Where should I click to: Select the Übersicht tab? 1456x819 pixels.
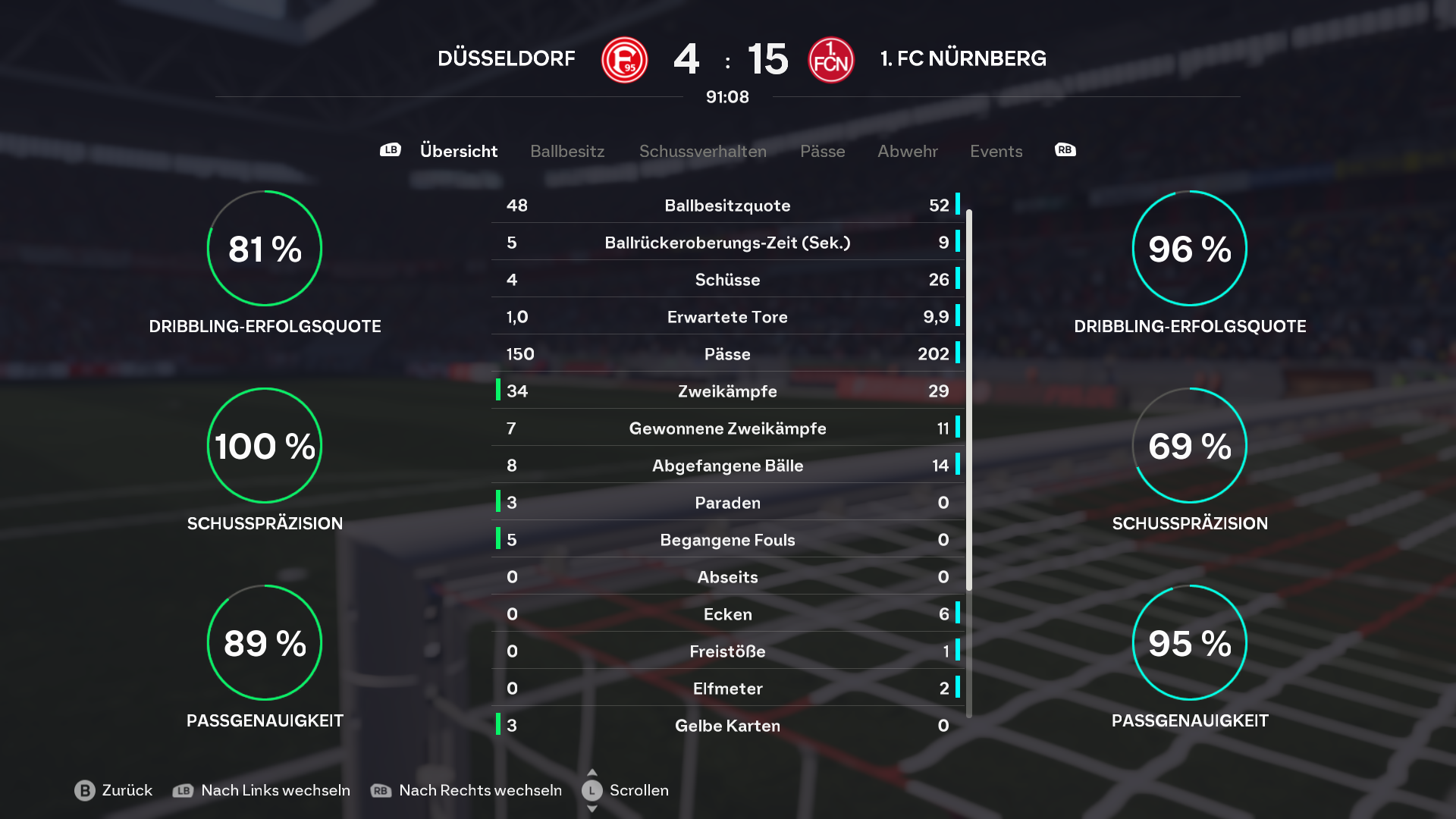[458, 151]
